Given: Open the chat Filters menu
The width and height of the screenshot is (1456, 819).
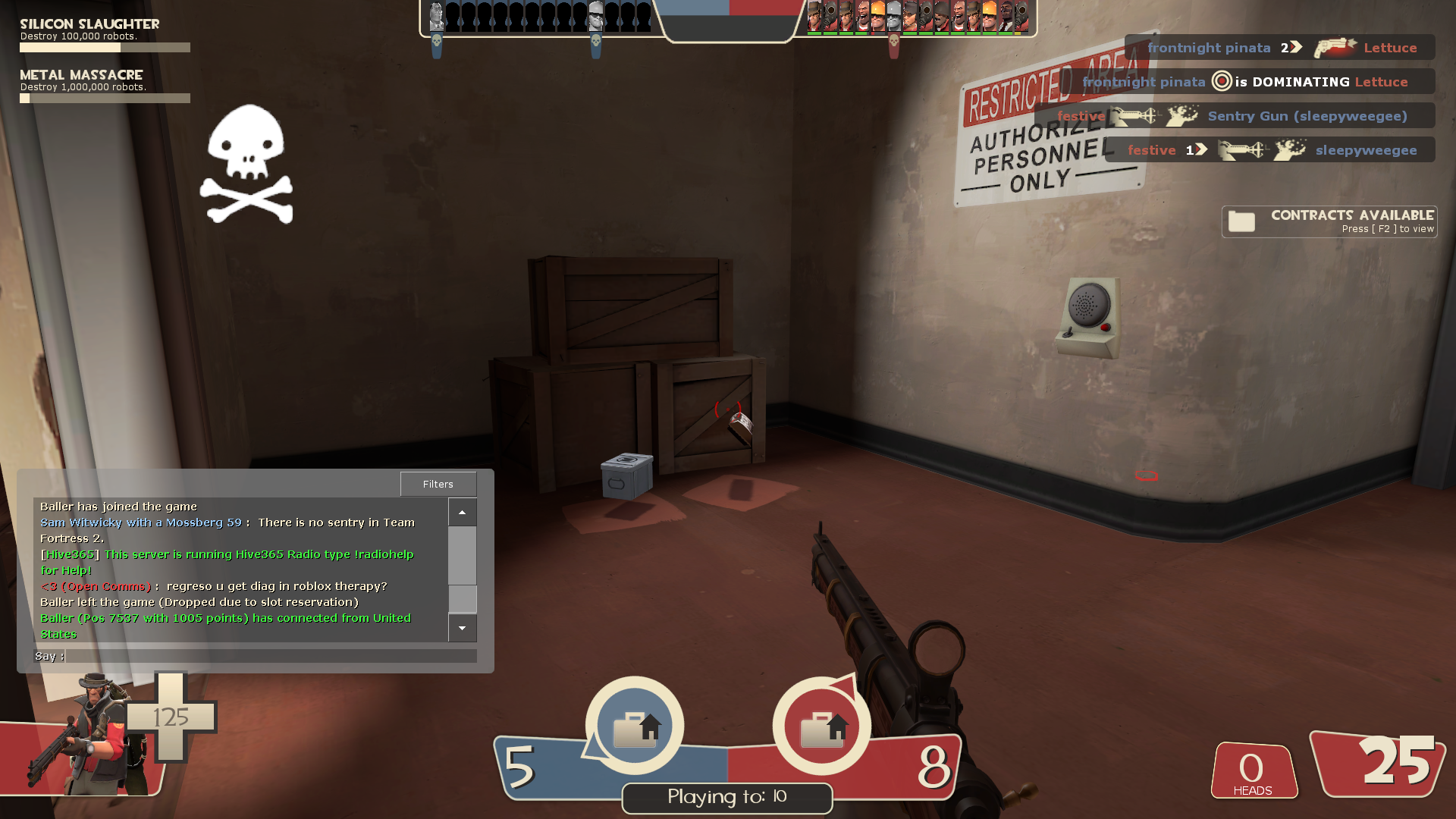Looking at the screenshot, I should pyautogui.click(x=438, y=484).
